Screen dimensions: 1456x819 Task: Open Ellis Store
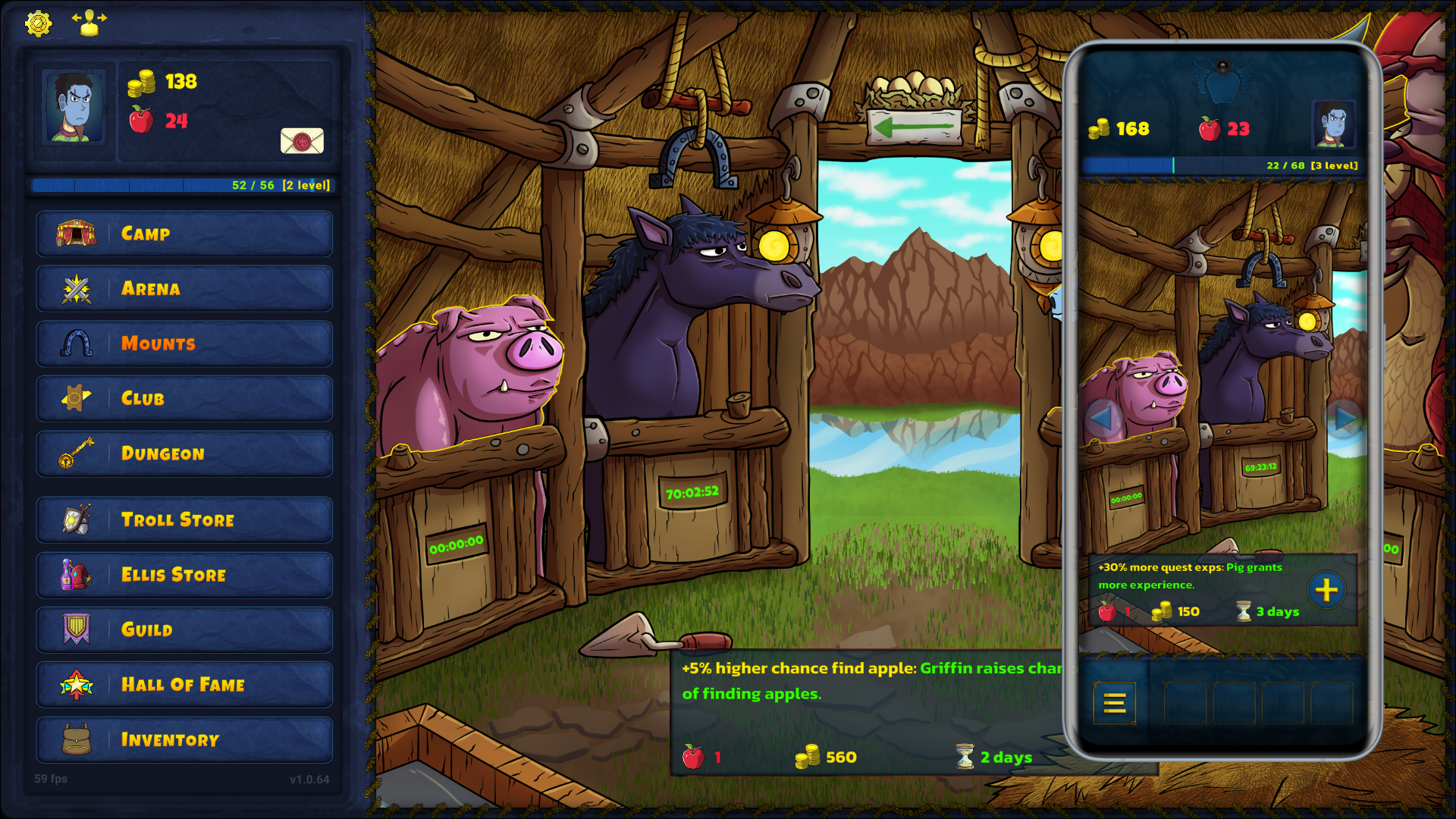click(x=184, y=575)
